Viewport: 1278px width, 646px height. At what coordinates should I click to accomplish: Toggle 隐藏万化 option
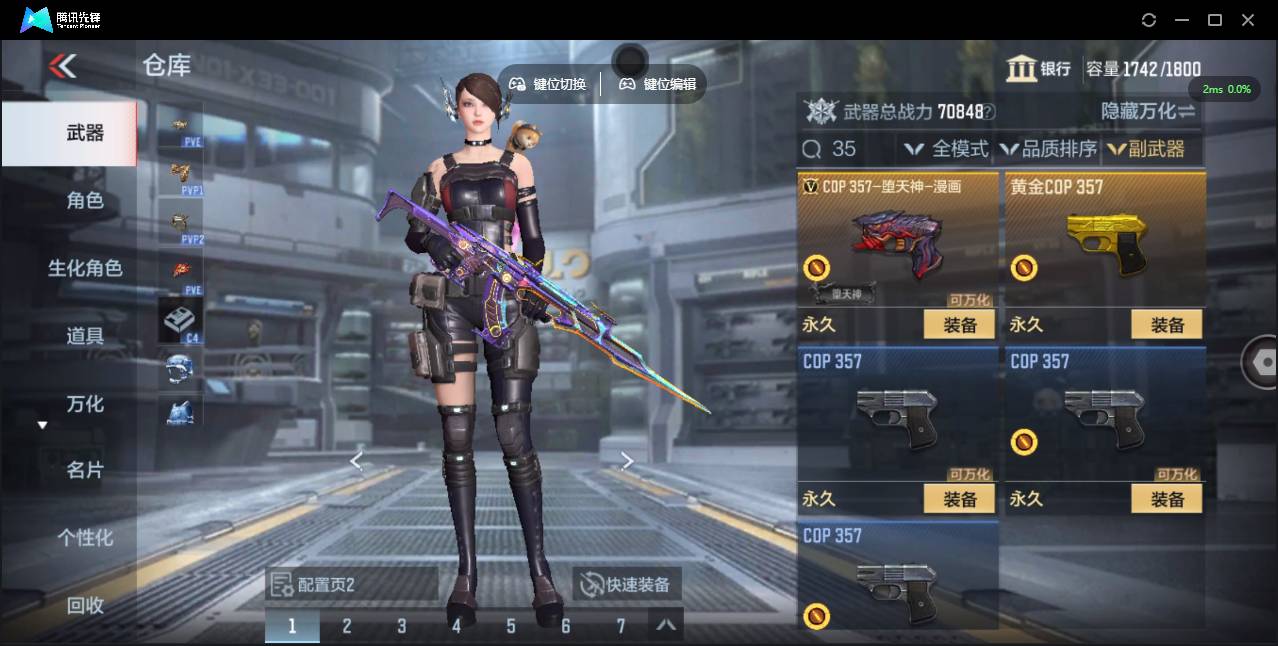coord(1148,111)
